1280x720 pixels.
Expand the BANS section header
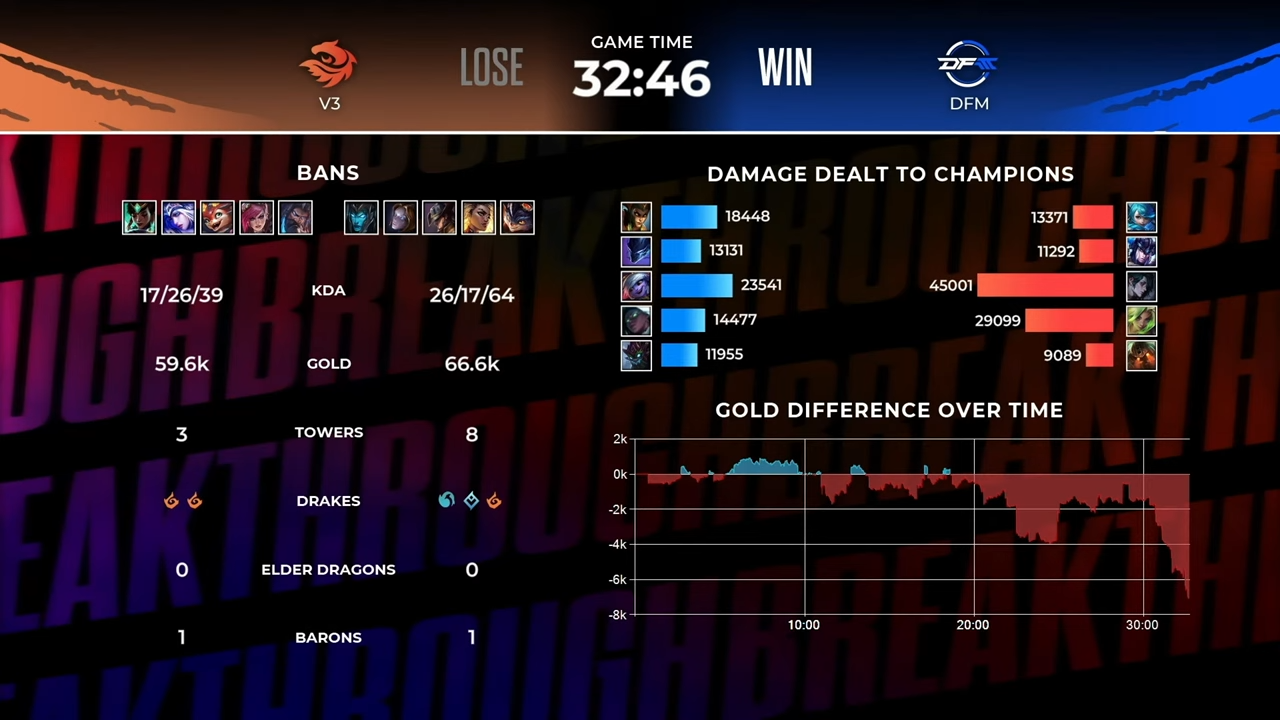tap(327, 172)
